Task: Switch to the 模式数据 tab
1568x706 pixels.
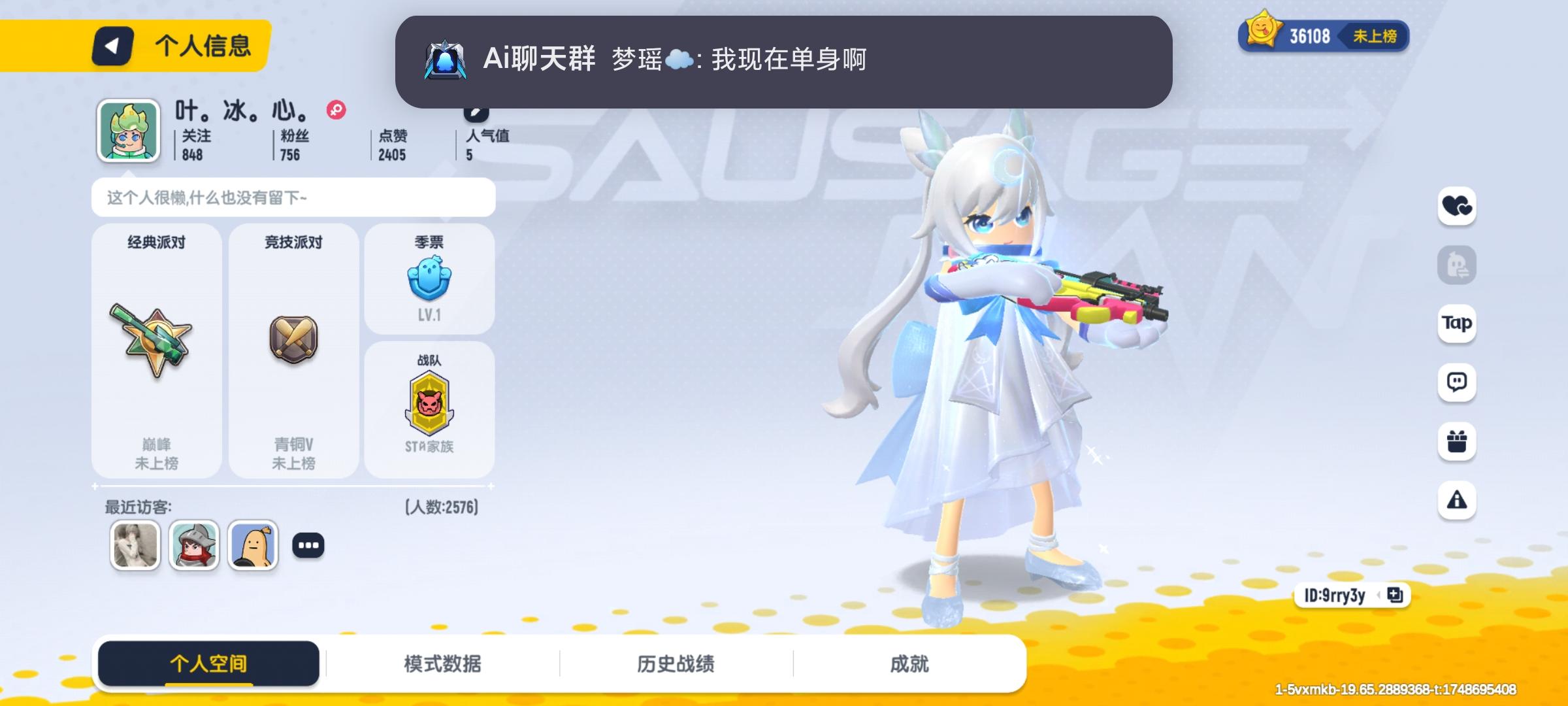Action: coord(442,662)
